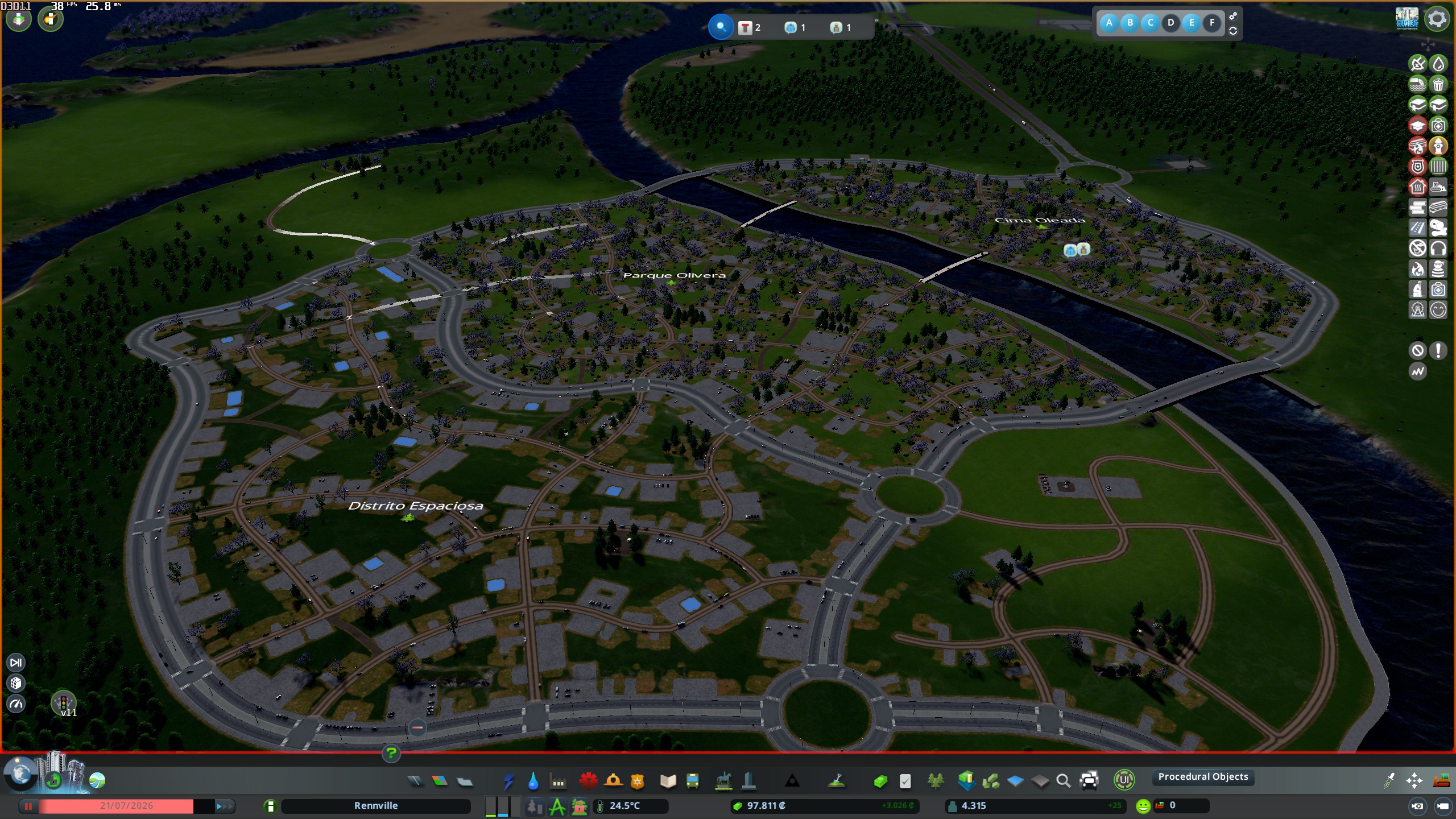
Task: Switch to infoview preset F tab
Action: tap(1212, 23)
